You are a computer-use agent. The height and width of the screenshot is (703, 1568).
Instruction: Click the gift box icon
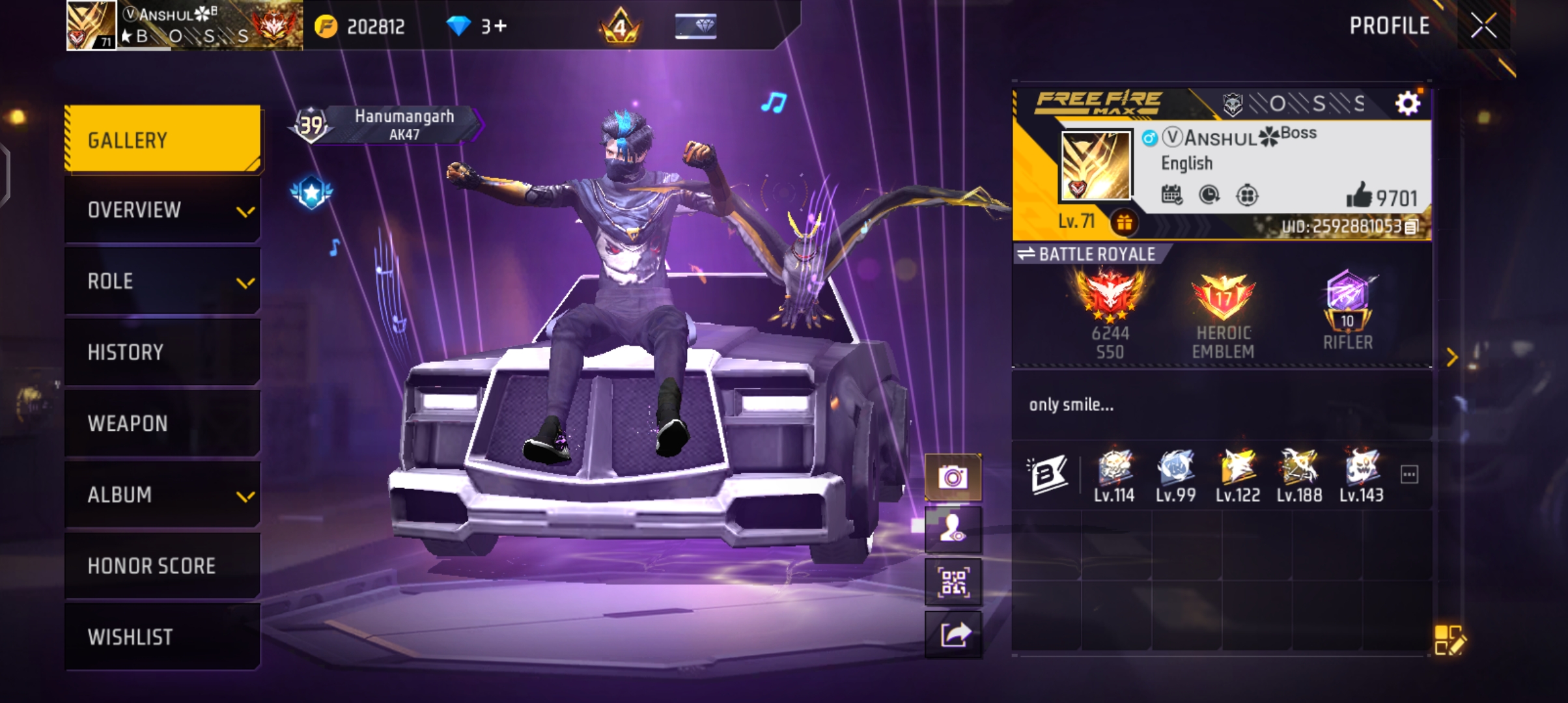click(x=1125, y=223)
